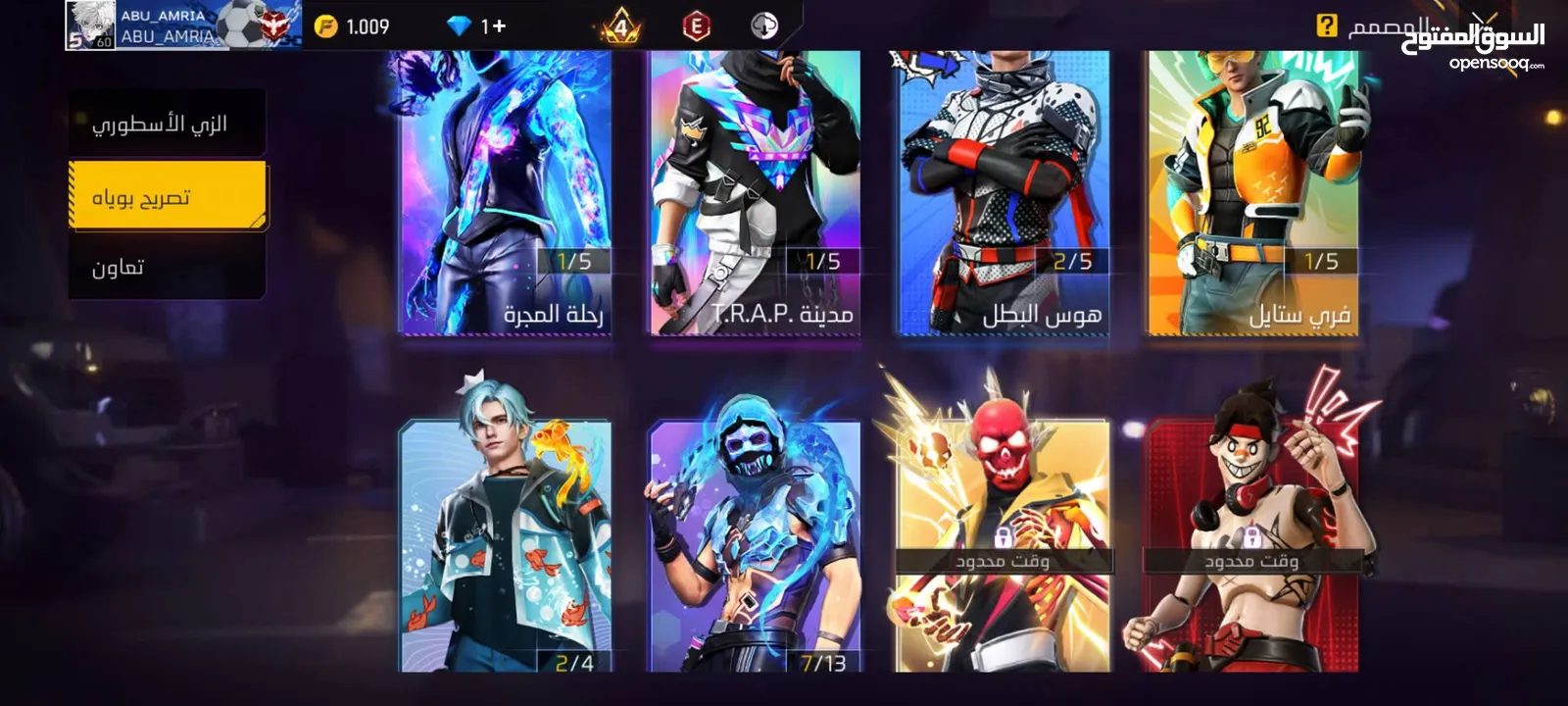Choose the locked red skull outfit card

1004,544
